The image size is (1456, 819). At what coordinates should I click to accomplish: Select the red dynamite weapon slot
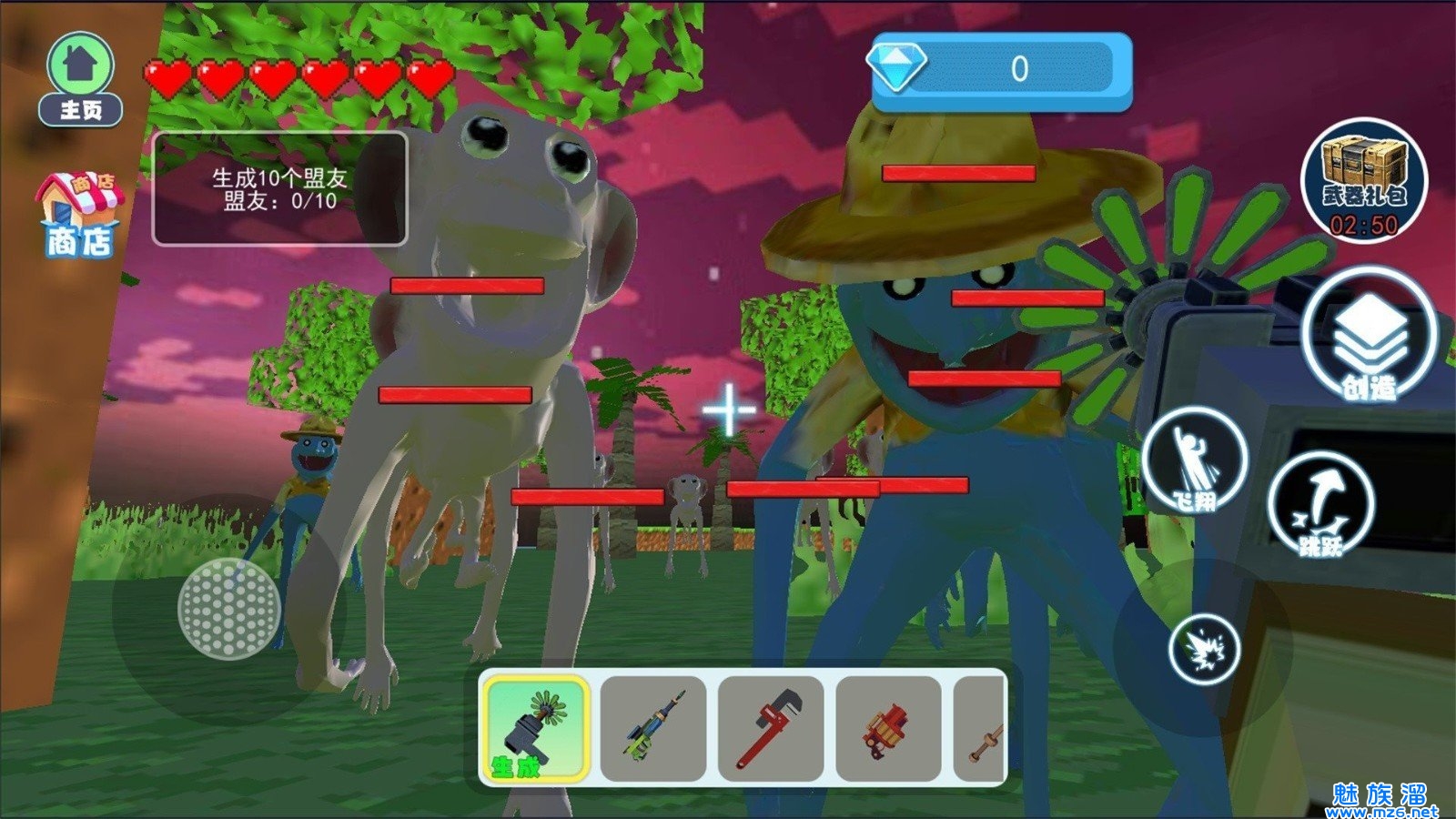coord(888,728)
